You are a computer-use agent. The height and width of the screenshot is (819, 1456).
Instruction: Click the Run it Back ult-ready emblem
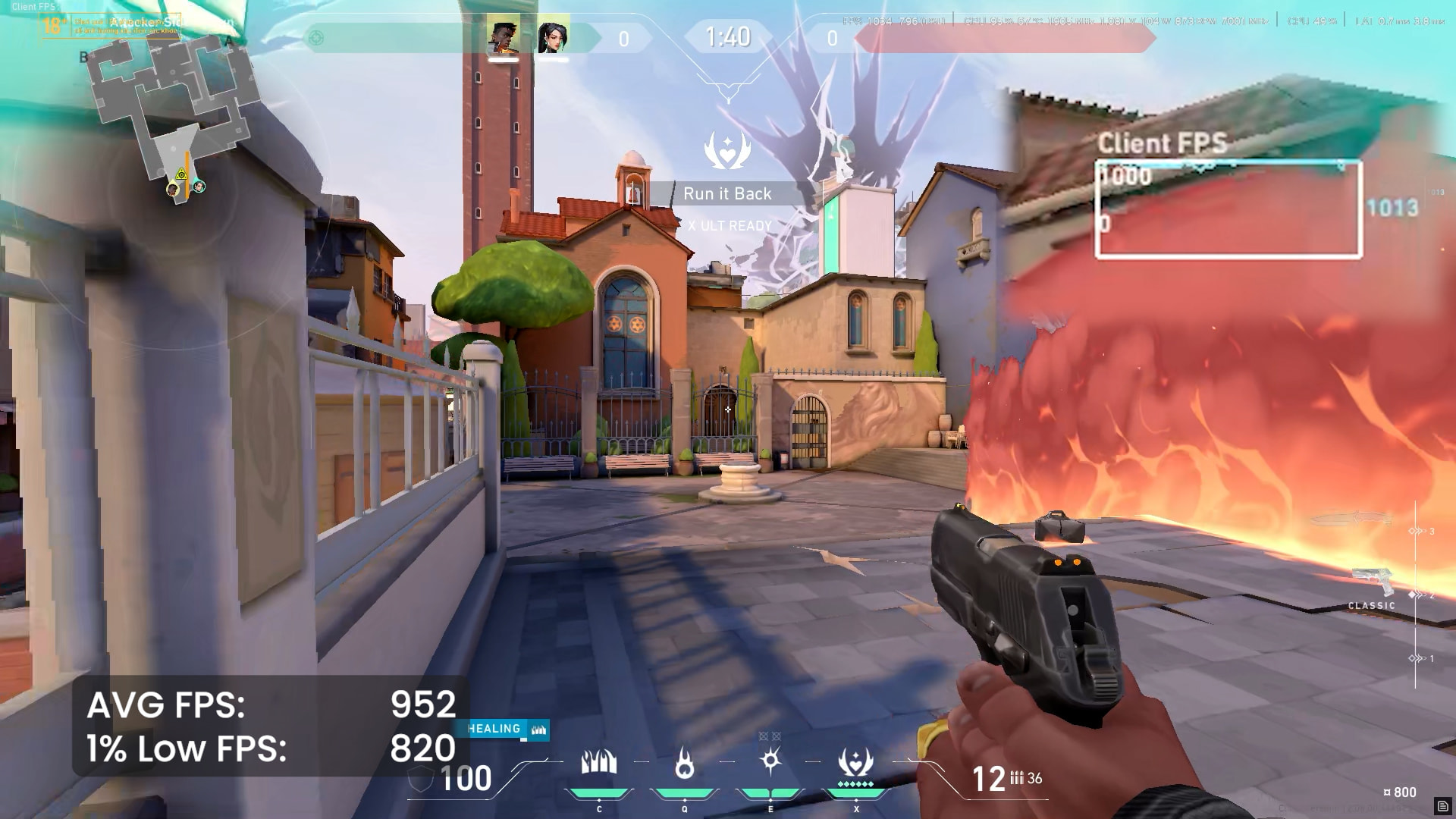pyautogui.click(x=727, y=150)
